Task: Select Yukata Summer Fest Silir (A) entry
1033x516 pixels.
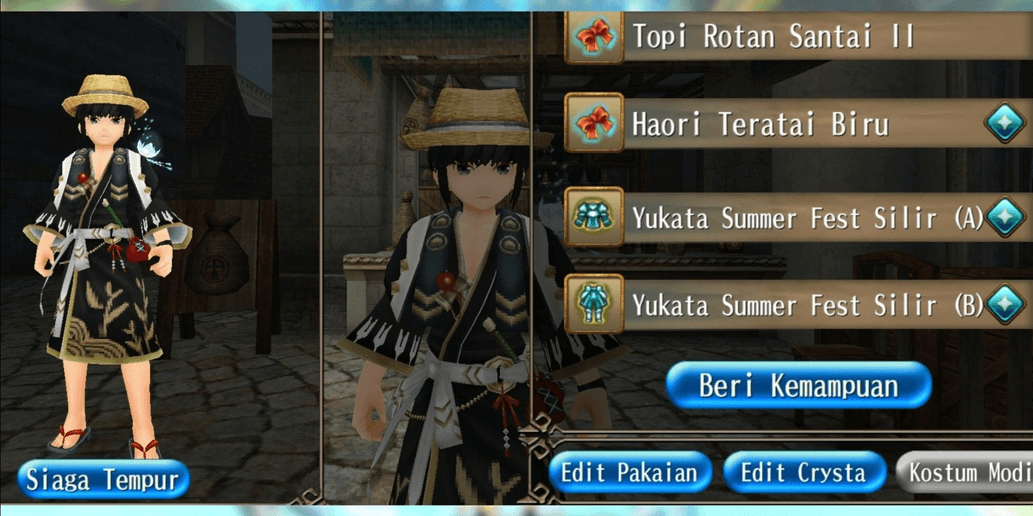Action: click(790, 217)
